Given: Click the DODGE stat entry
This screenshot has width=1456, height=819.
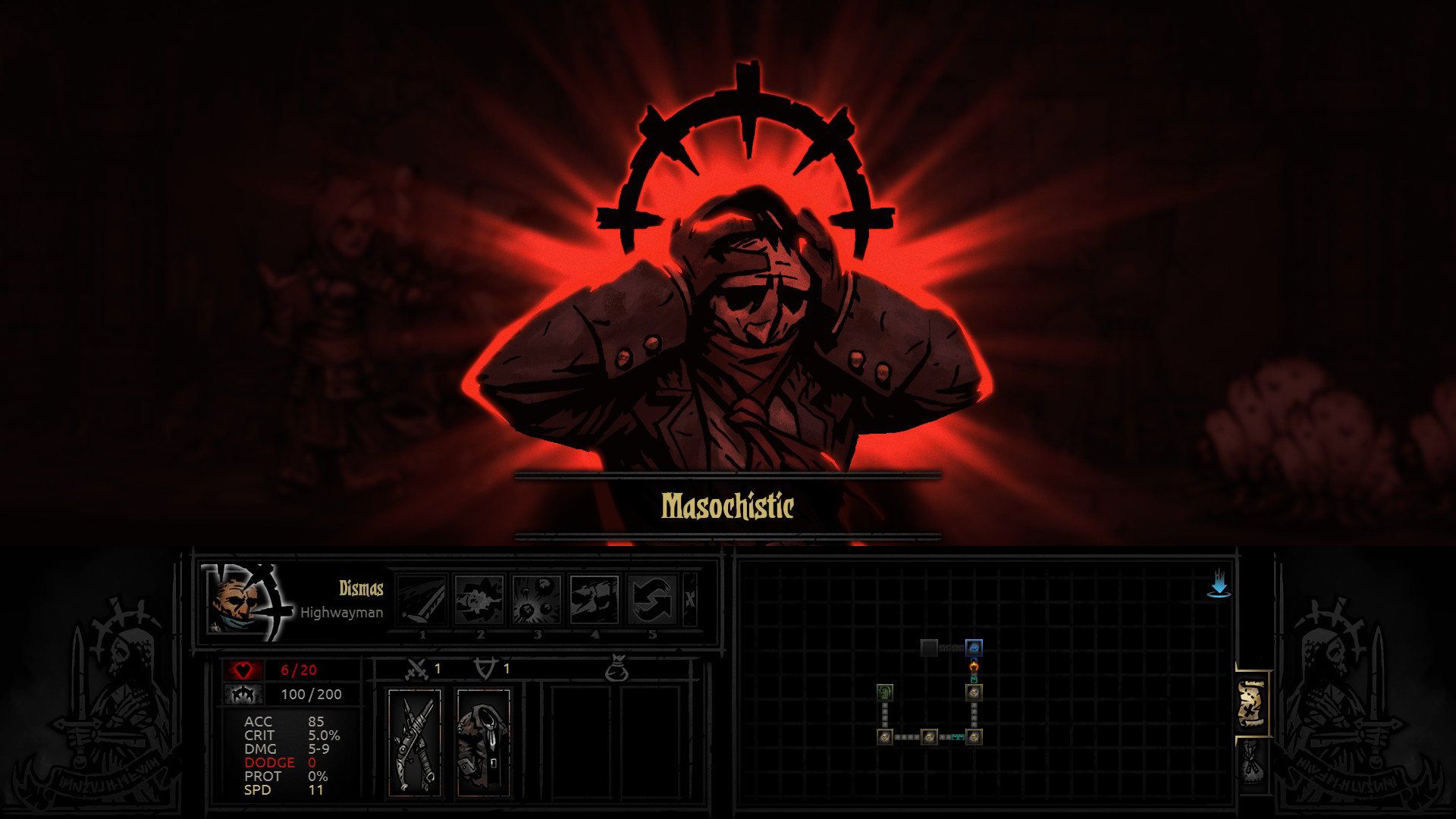Looking at the screenshot, I should [x=271, y=762].
